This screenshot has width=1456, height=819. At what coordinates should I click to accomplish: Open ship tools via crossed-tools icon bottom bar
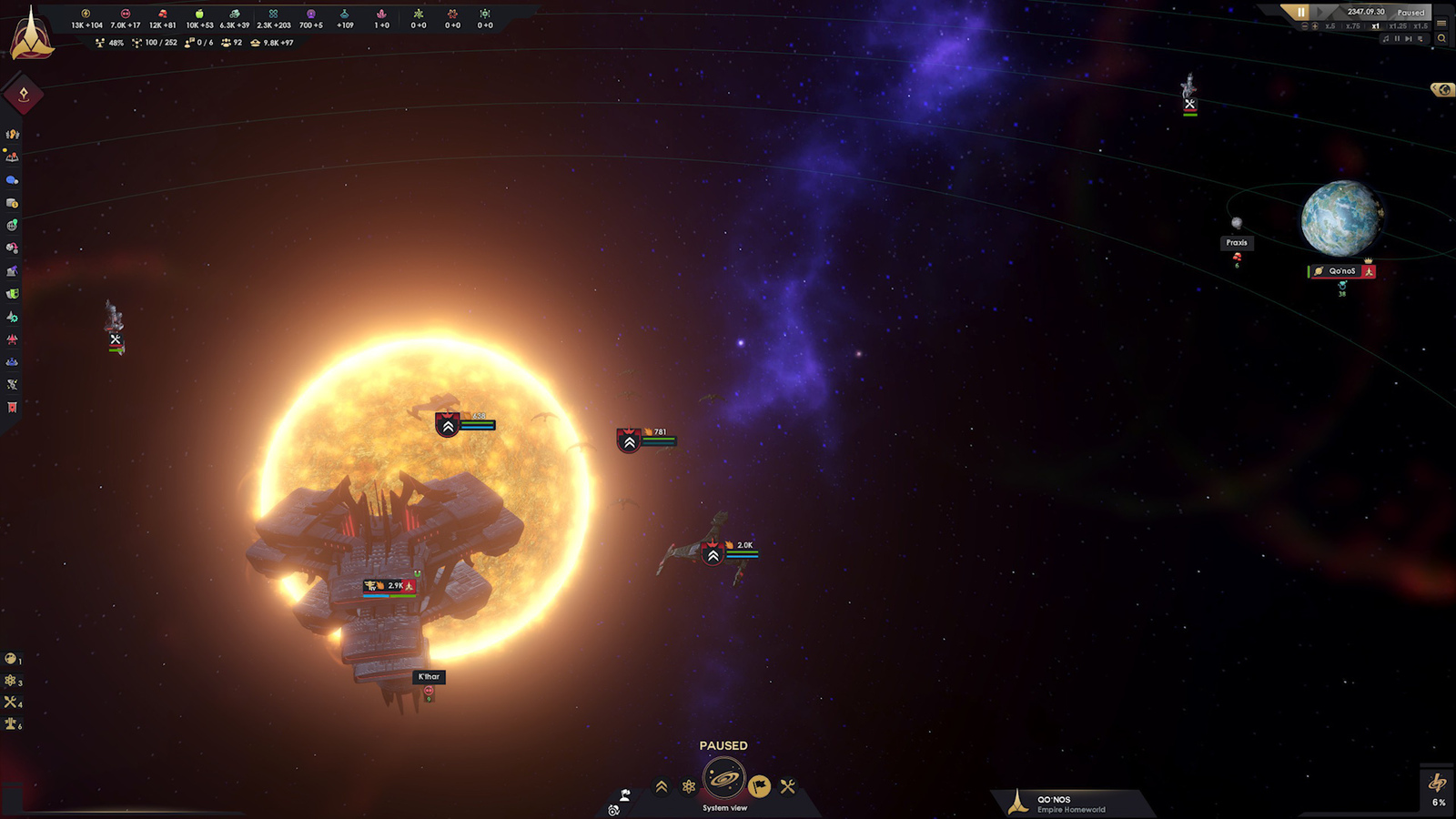tap(788, 785)
